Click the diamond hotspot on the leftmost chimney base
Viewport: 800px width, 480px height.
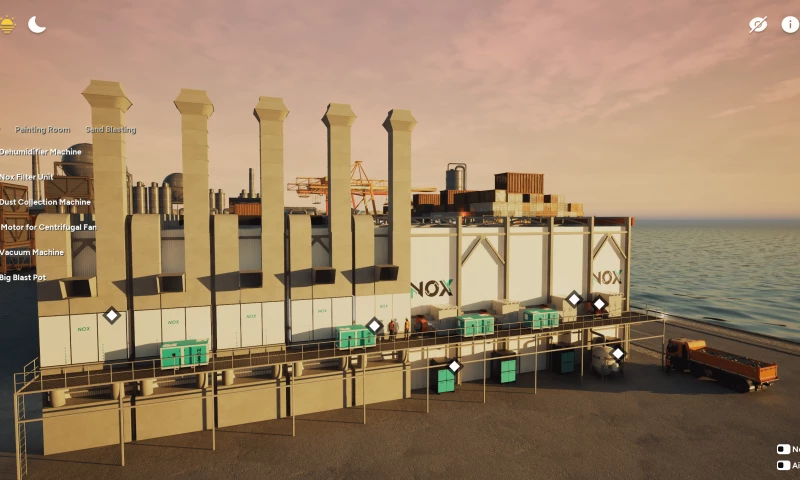click(112, 315)
